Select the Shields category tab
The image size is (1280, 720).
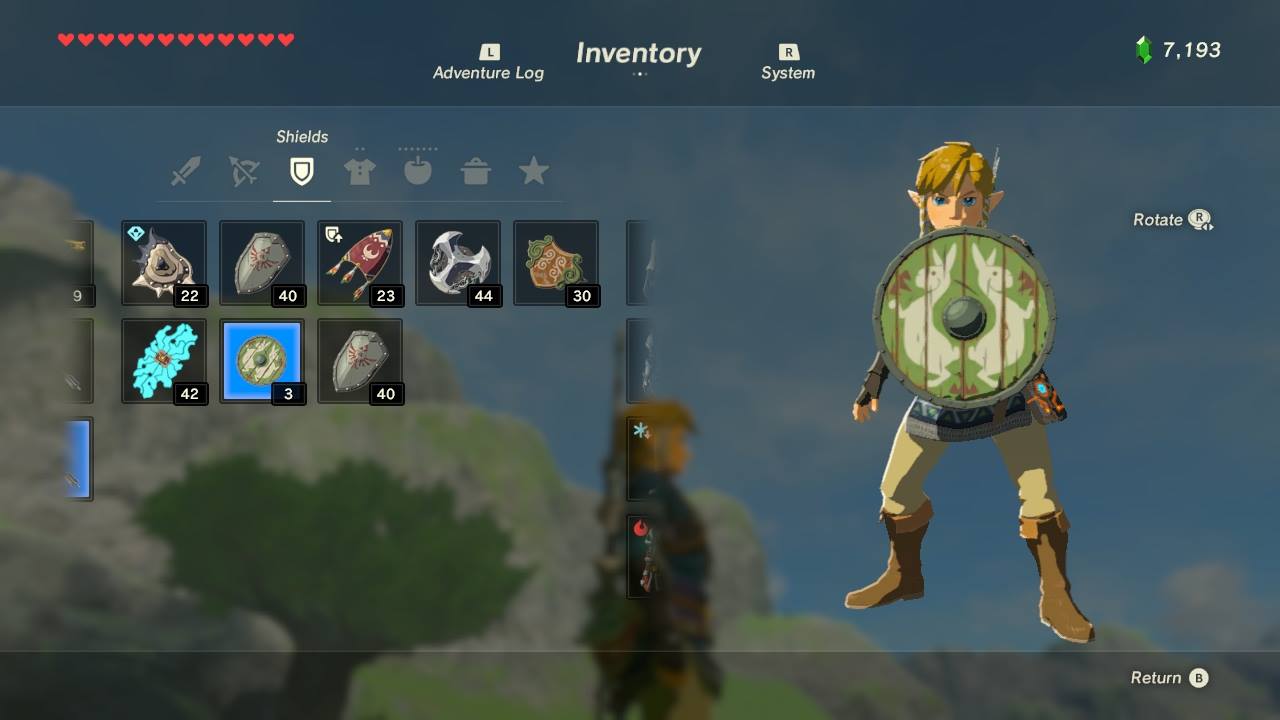pyautogui.click(x=301, y=172)
